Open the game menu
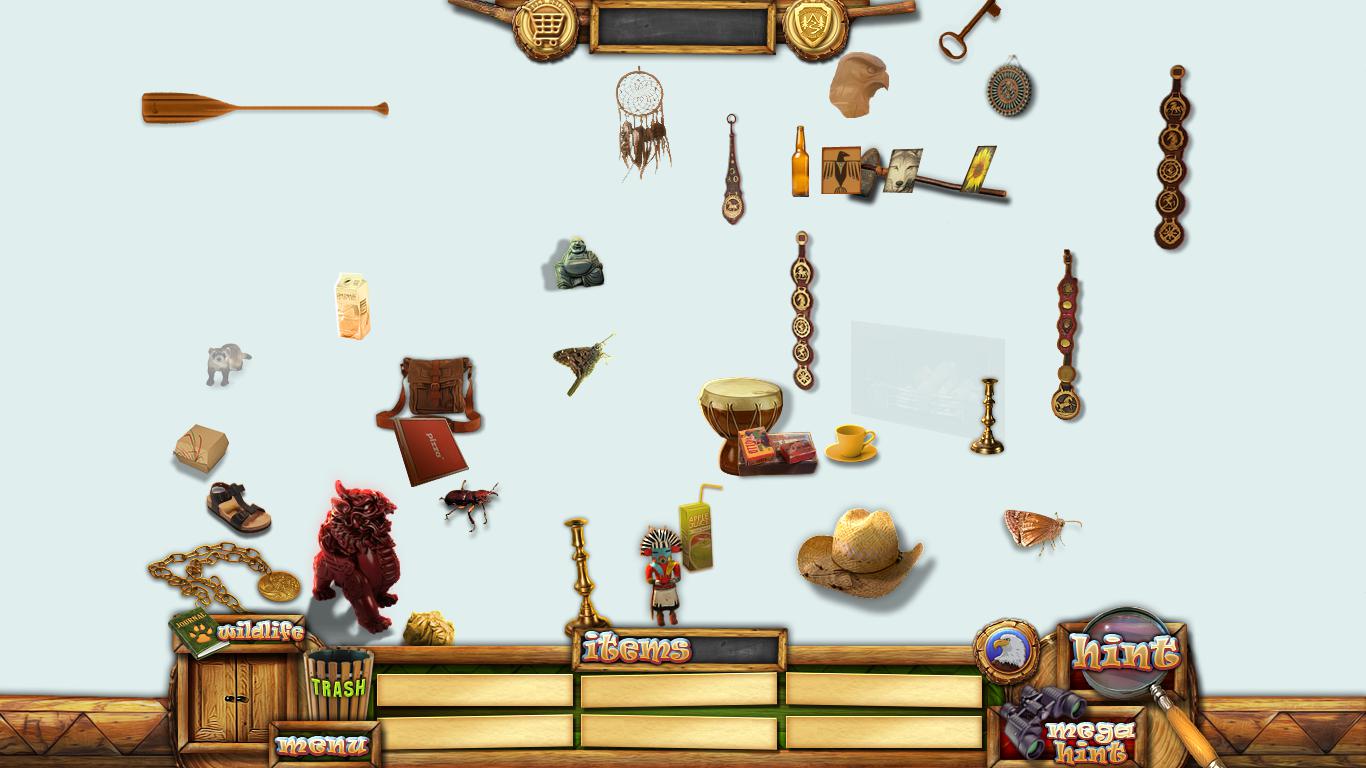Screen dimensions: 1366x768 point(323,745)
